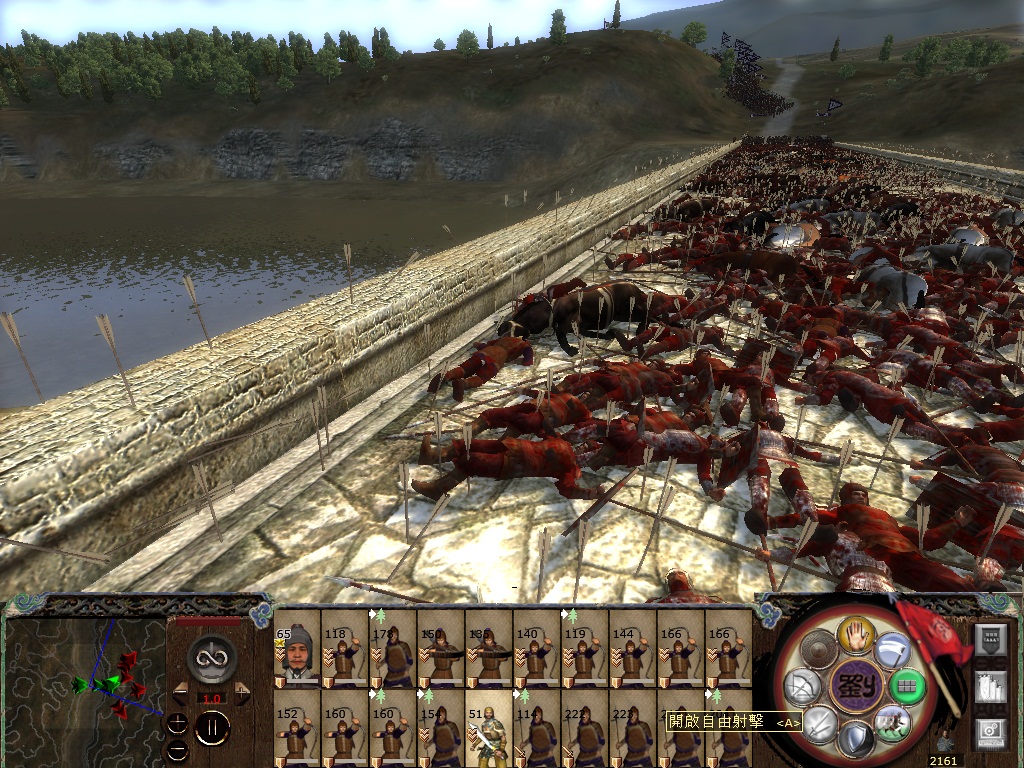Viewport: 1024px width, 768px height.
Task: Pause the battle
Action: pos(212,729)
